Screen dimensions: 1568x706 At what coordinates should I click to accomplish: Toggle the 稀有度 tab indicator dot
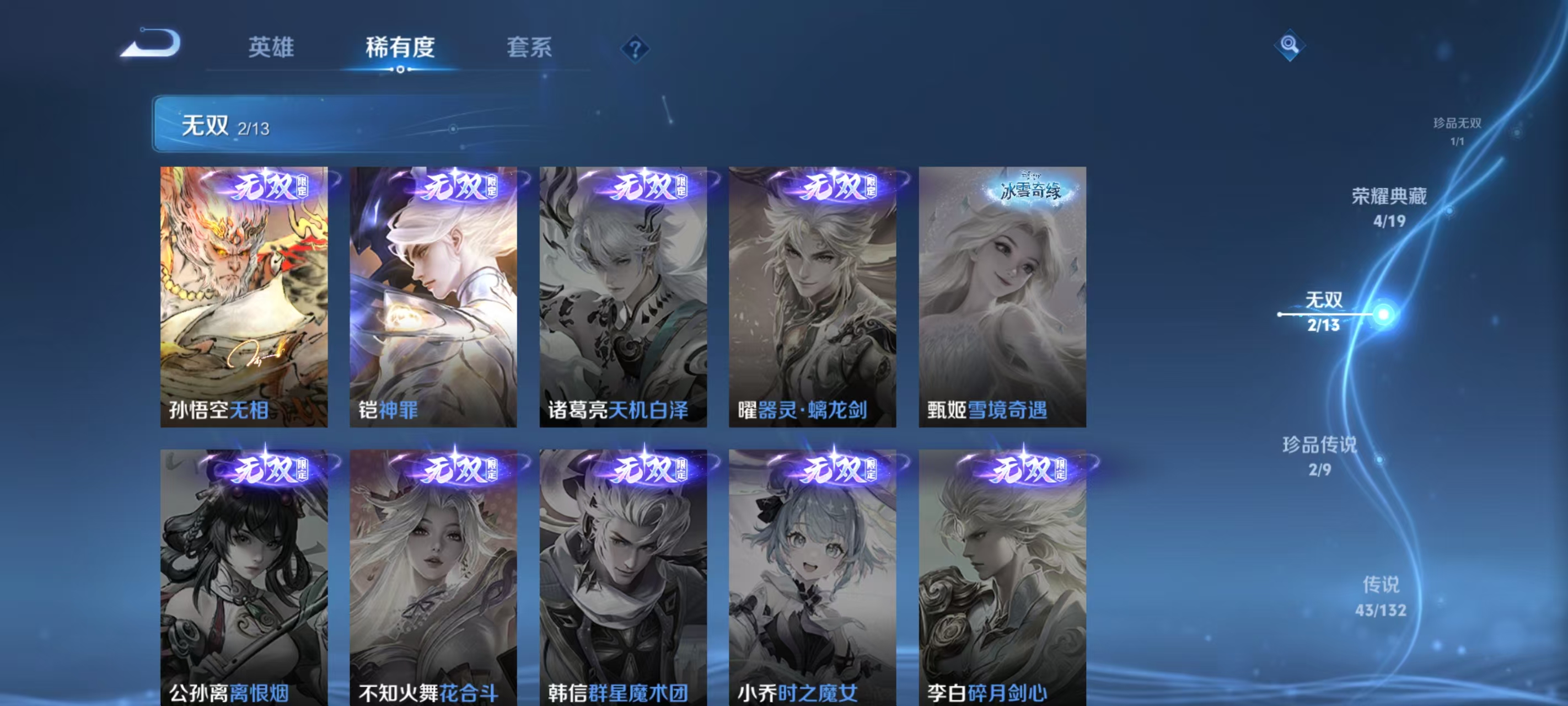tap(399, 69)
